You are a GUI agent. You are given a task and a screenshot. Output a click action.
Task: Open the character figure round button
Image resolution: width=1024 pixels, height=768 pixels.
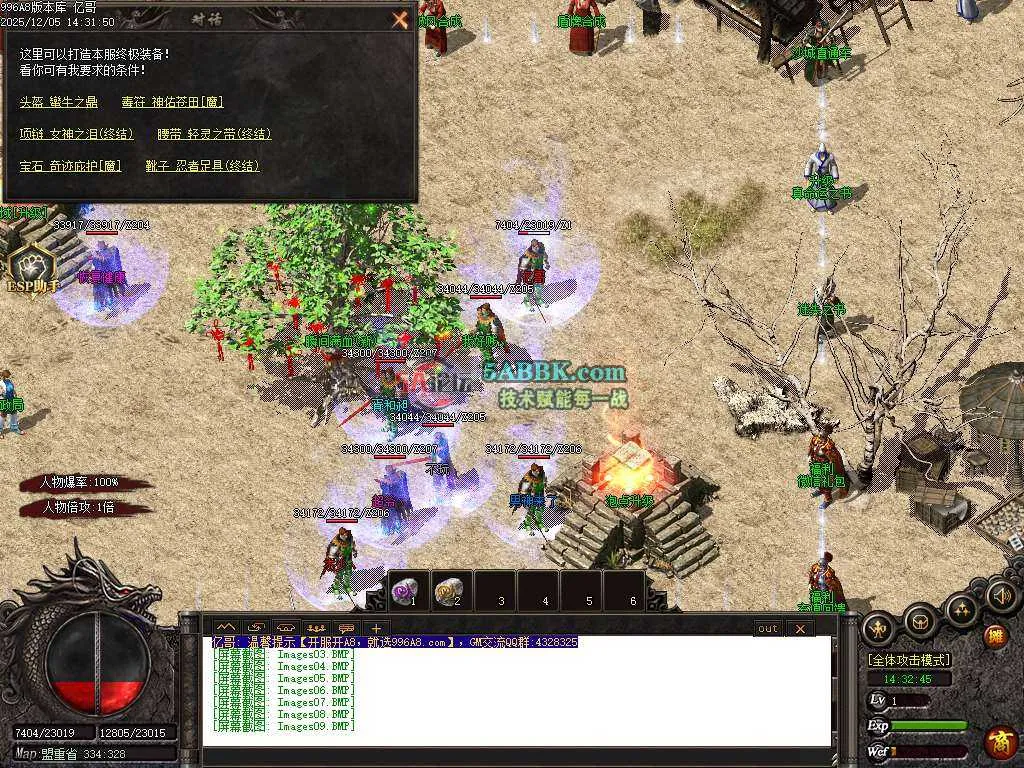pyautogui.click(x=879, y=627)
